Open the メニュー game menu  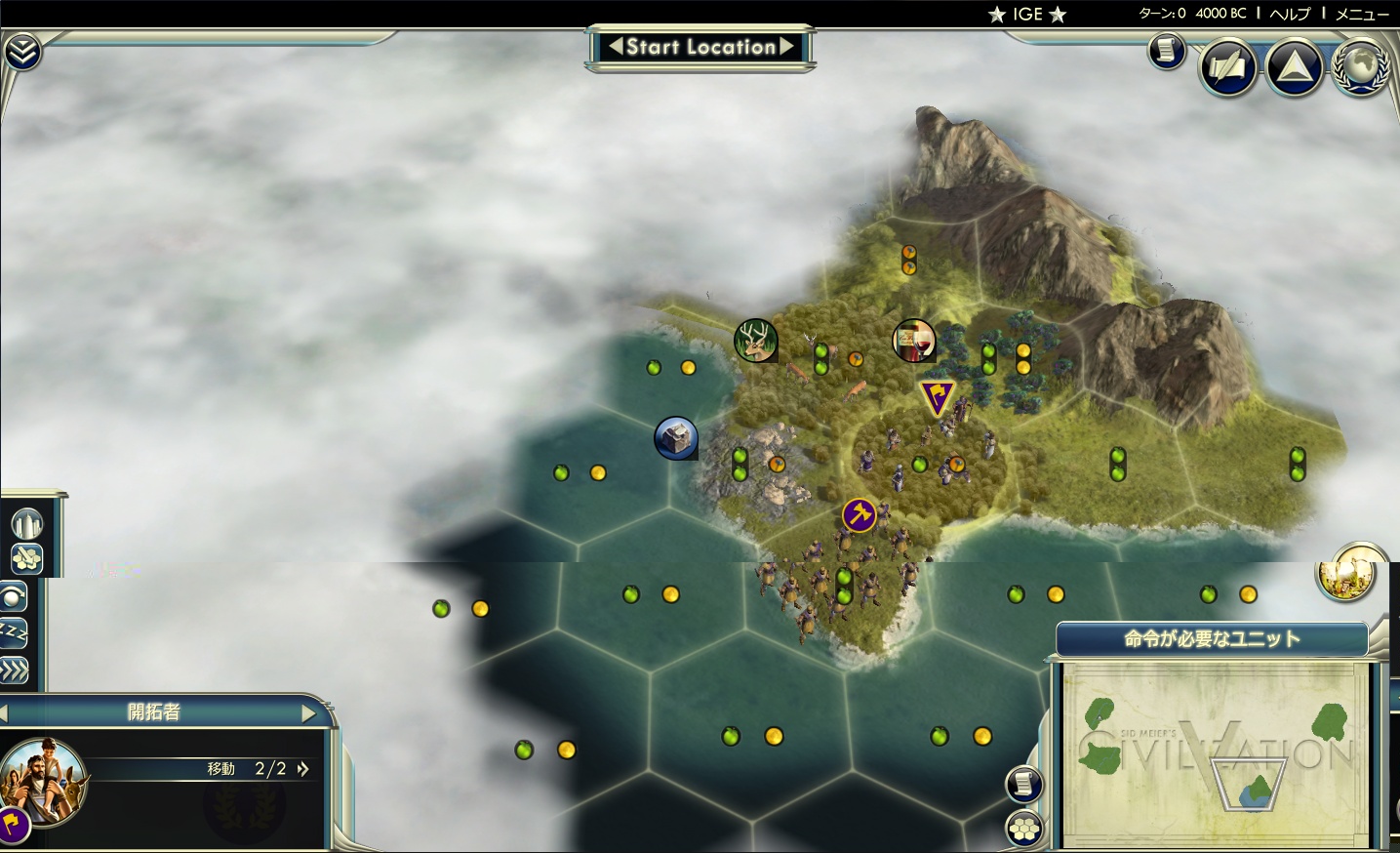pos(1361,14)
